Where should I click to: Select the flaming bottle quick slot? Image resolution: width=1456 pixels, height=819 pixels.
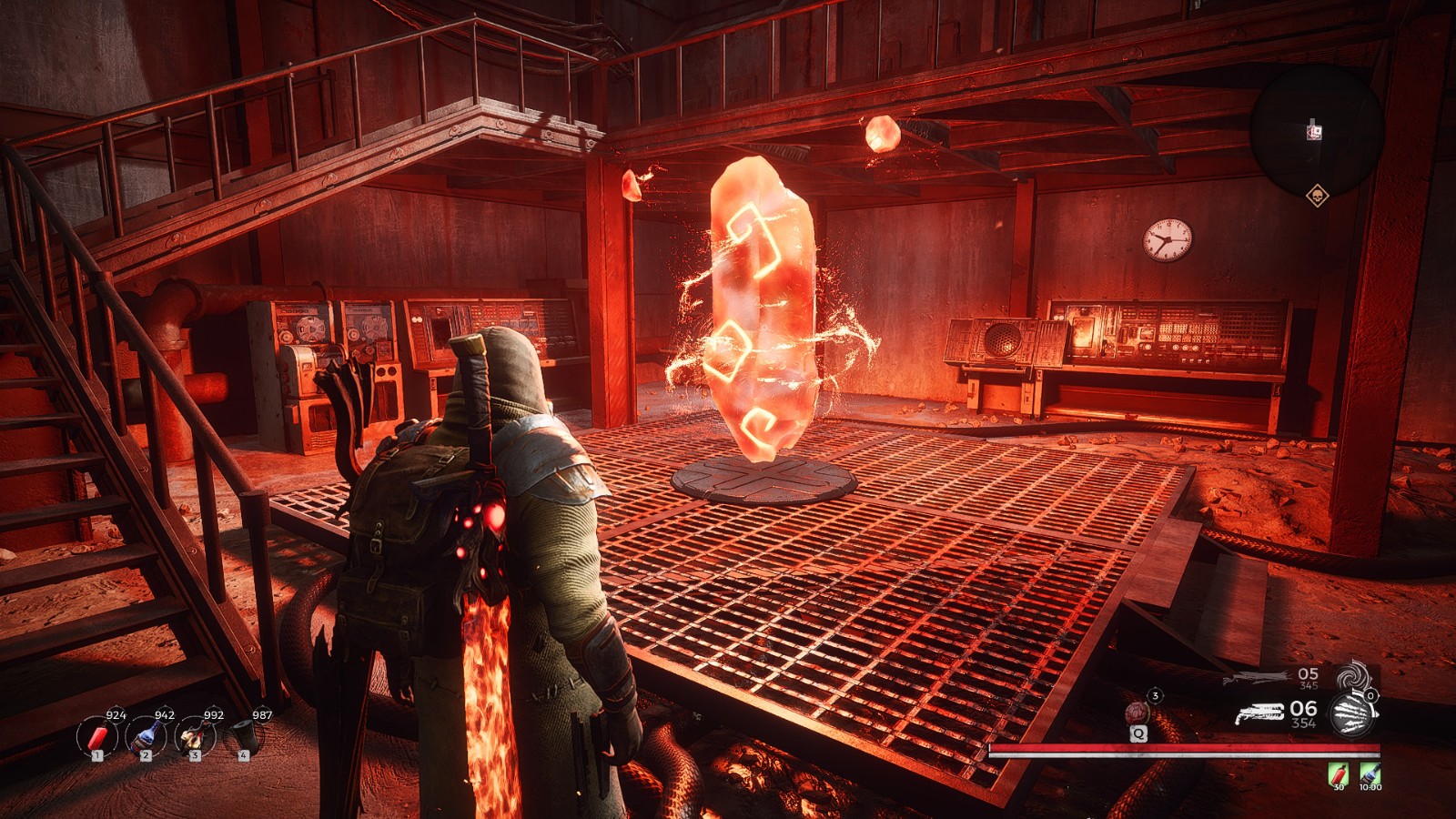click(x=194, y=736)
